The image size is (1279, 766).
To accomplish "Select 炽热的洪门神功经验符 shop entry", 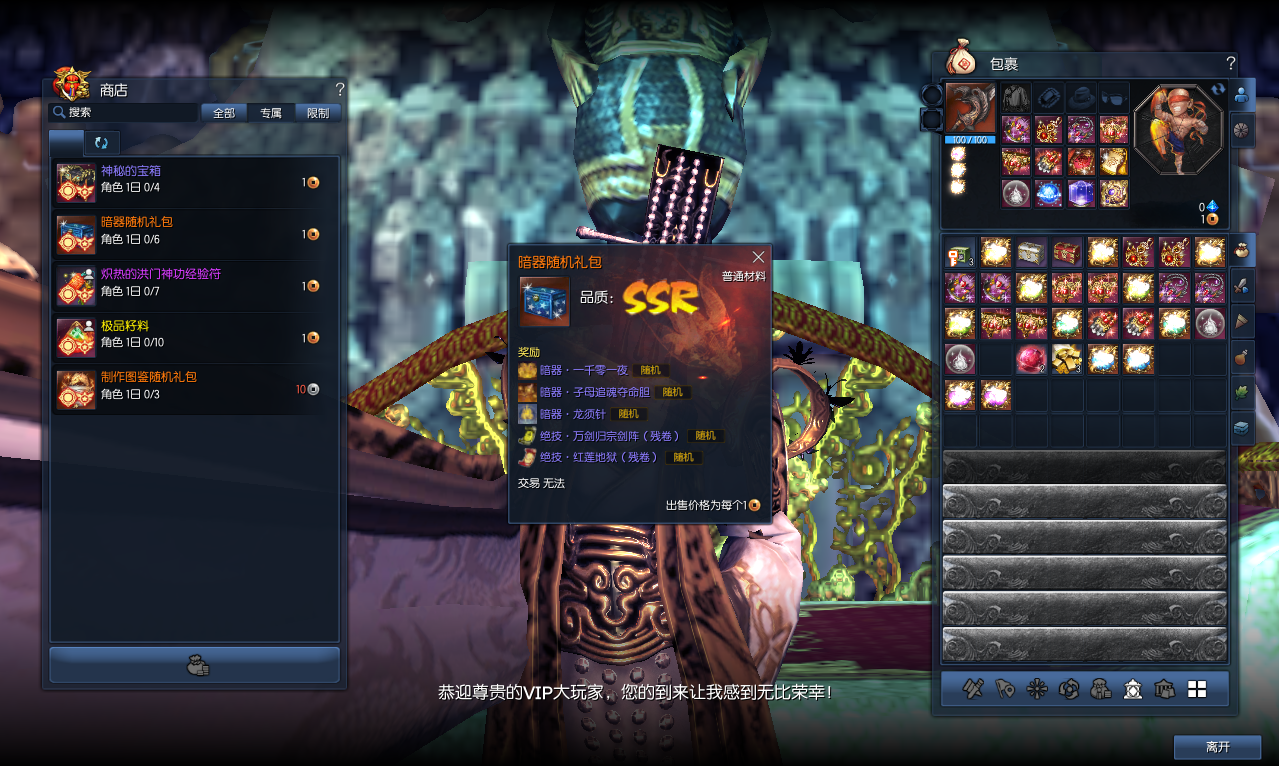I will pos(190,285).
